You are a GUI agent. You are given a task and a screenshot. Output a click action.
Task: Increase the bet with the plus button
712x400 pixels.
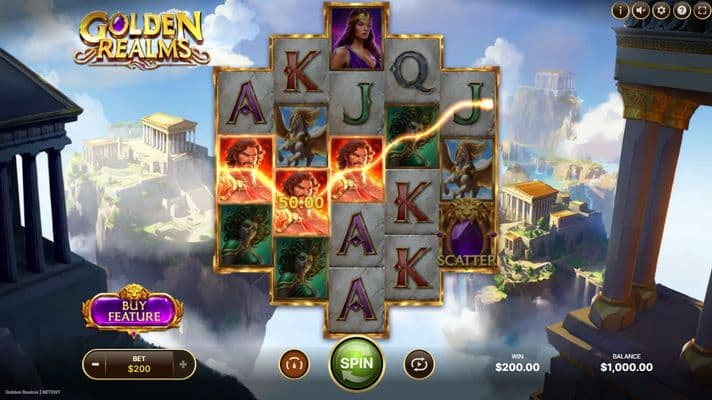(183, 365)
